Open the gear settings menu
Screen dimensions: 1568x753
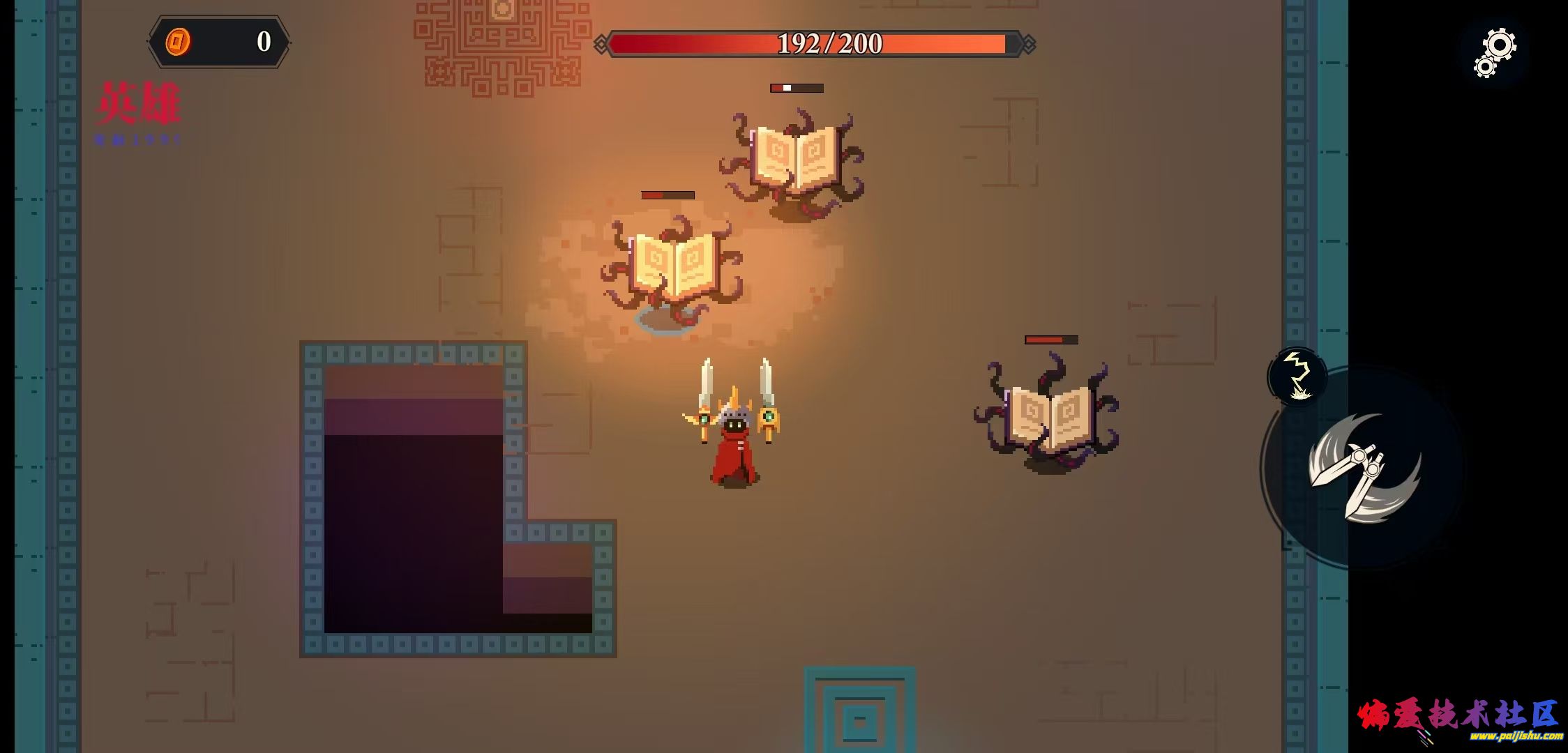pos(1494,52)
